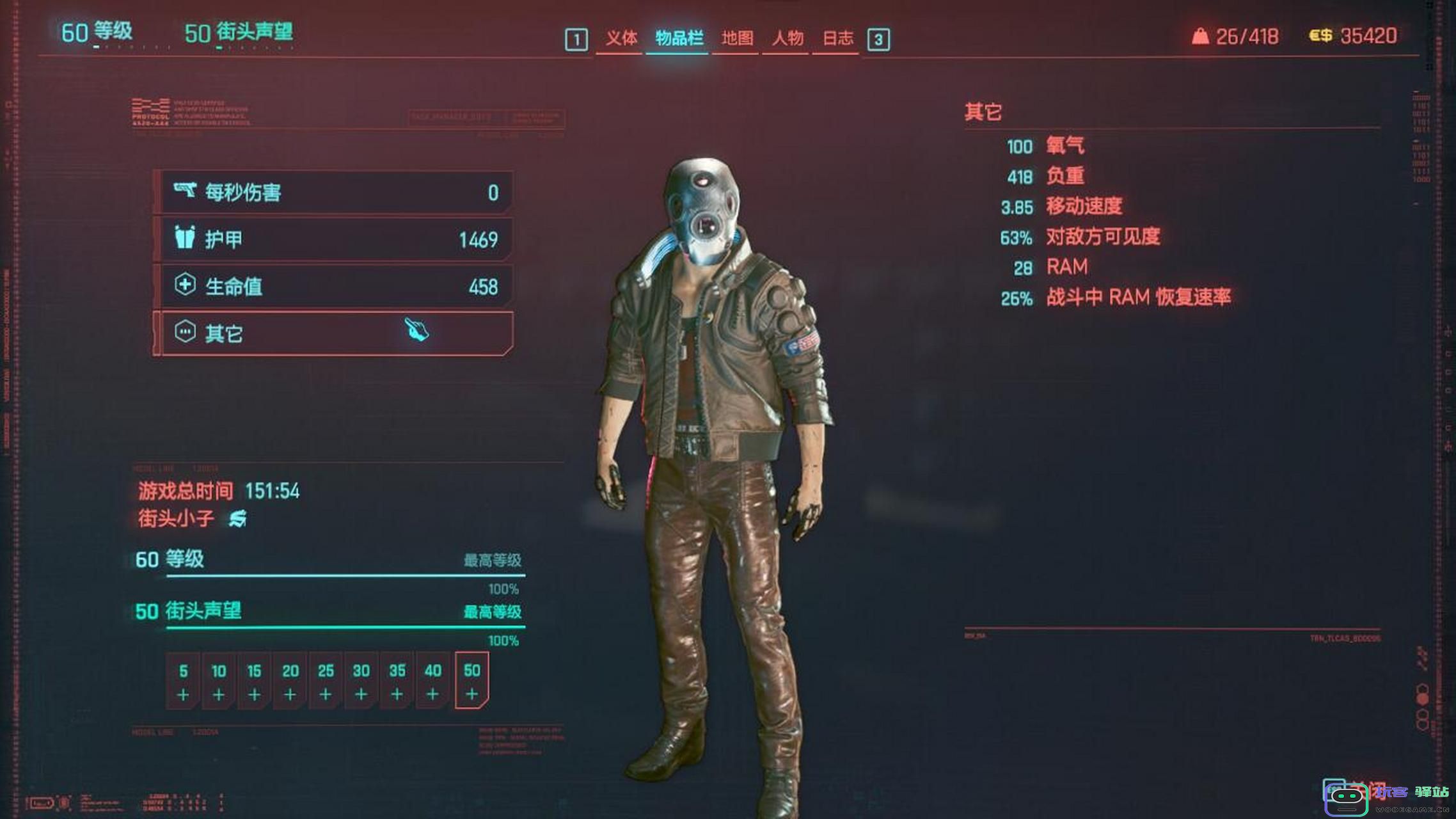Select the level 20 street cred tile

coord(290,681)
